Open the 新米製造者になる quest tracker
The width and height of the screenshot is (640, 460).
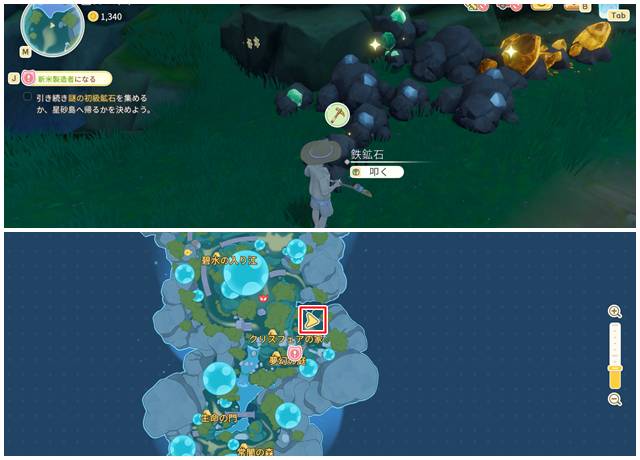click(66, 77)
